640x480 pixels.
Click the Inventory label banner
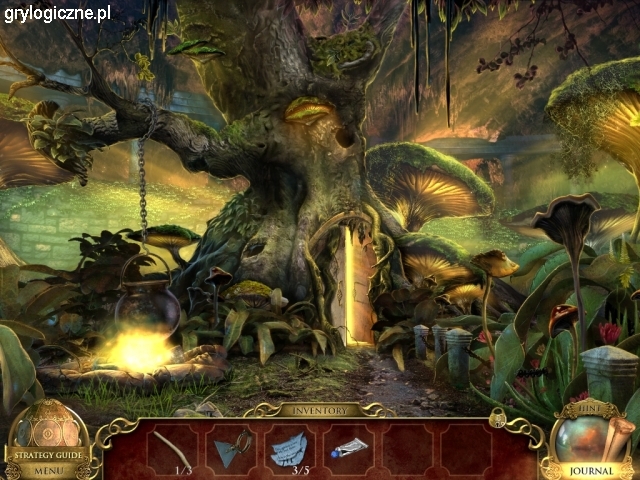(319, 410)
